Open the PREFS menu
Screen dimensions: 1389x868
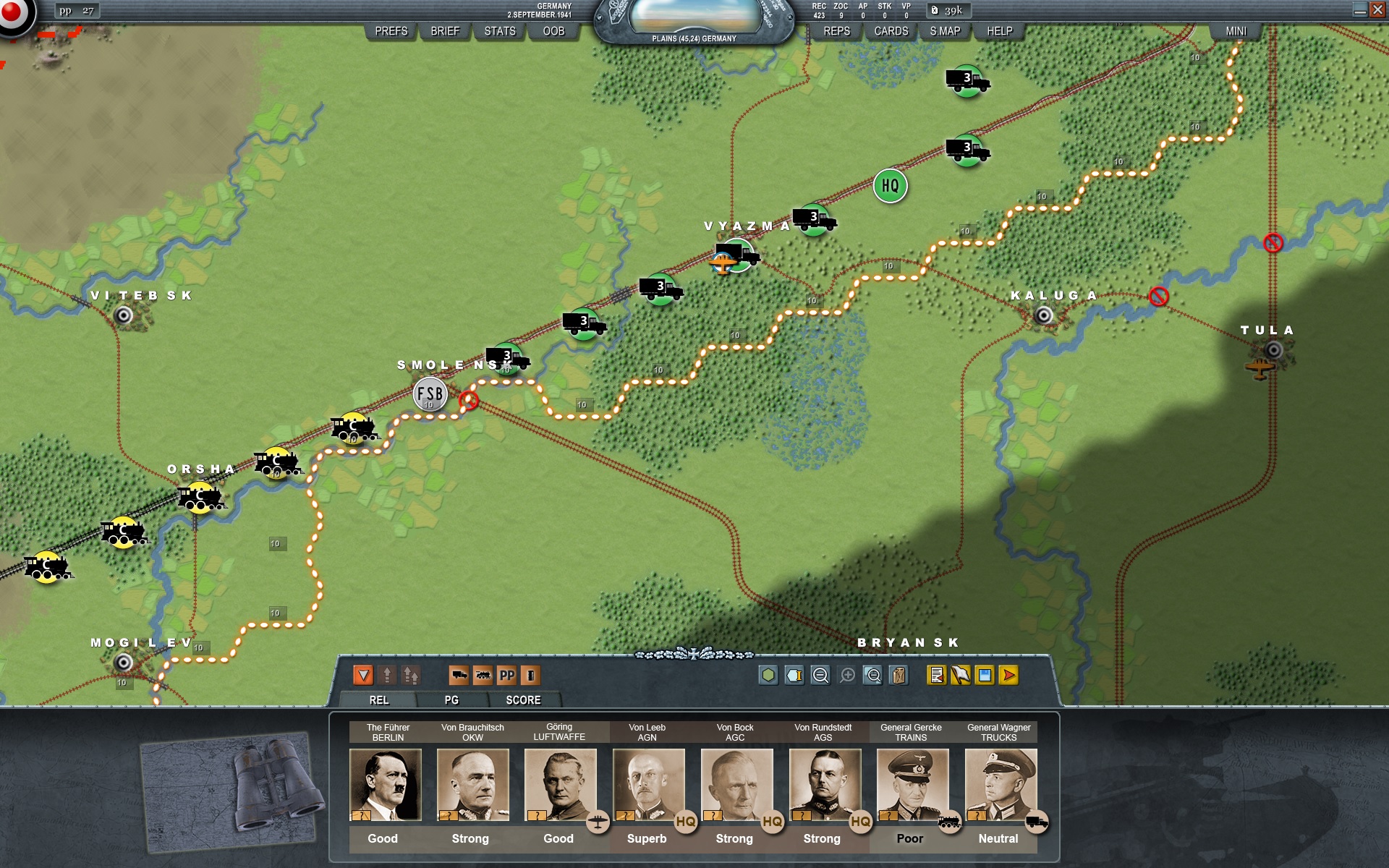(391, 31)
